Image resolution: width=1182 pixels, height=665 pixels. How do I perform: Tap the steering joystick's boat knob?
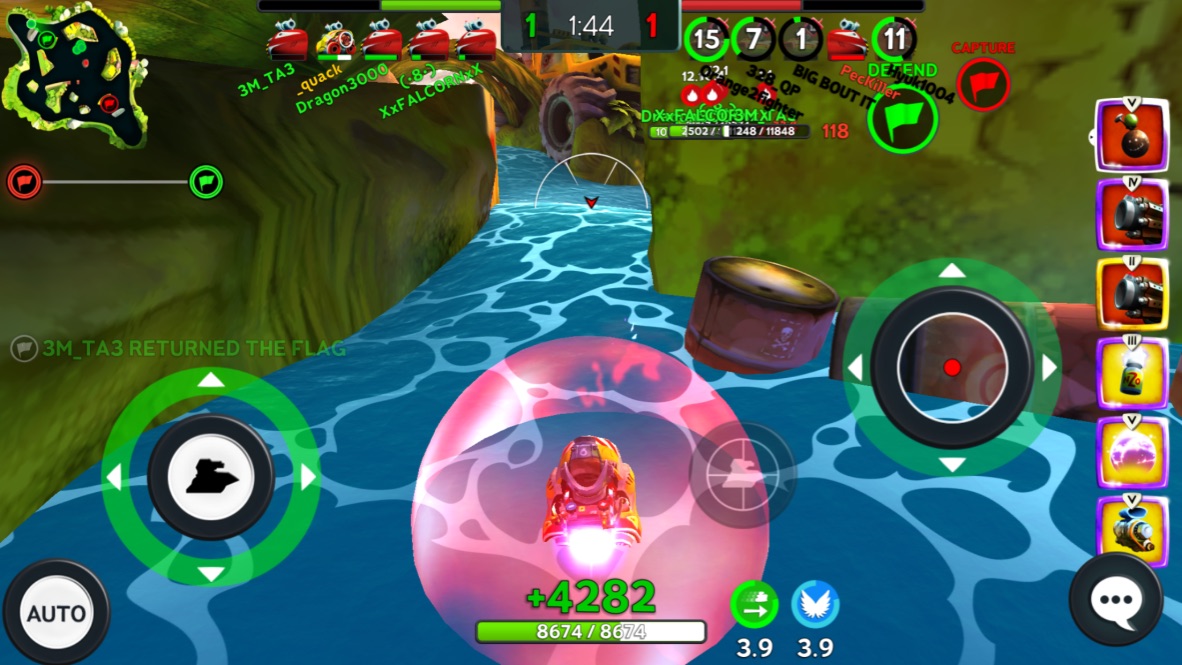(x=211, y=478)
